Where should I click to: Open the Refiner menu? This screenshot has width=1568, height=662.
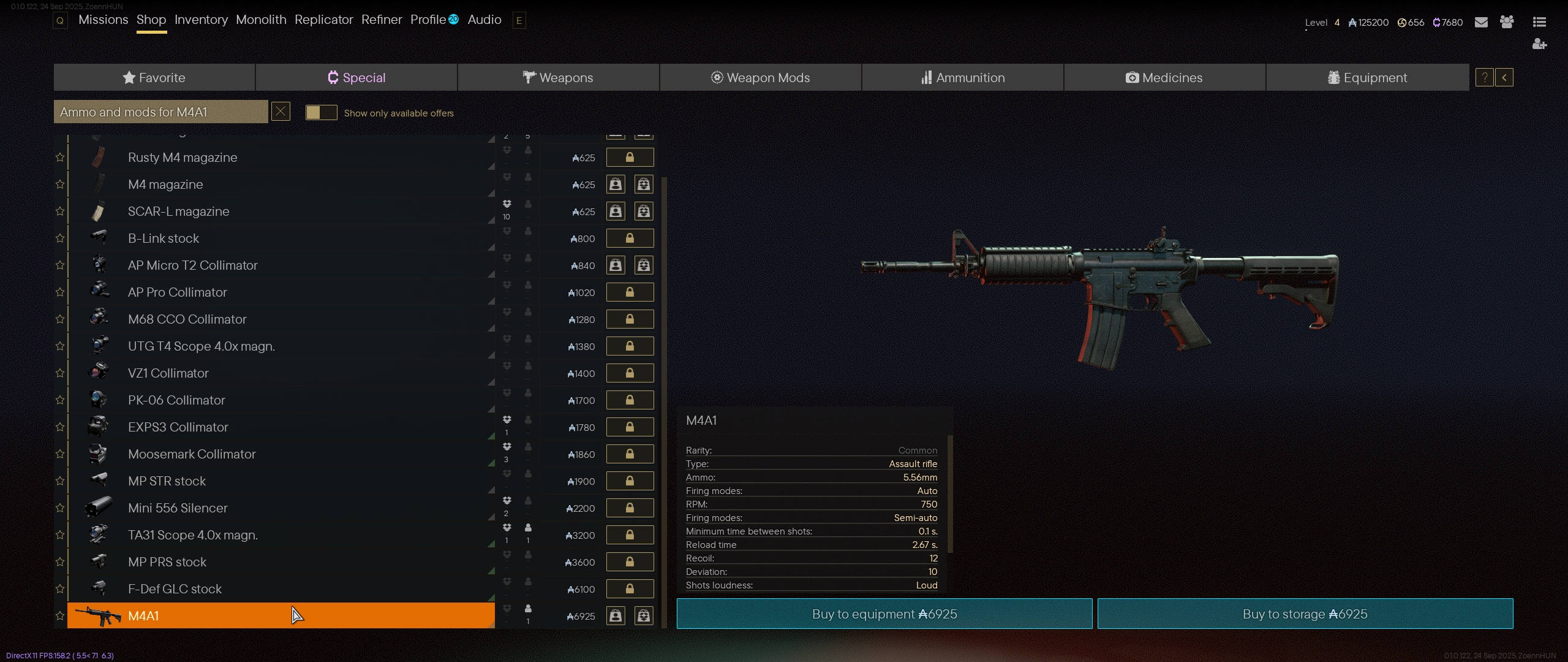382,20
